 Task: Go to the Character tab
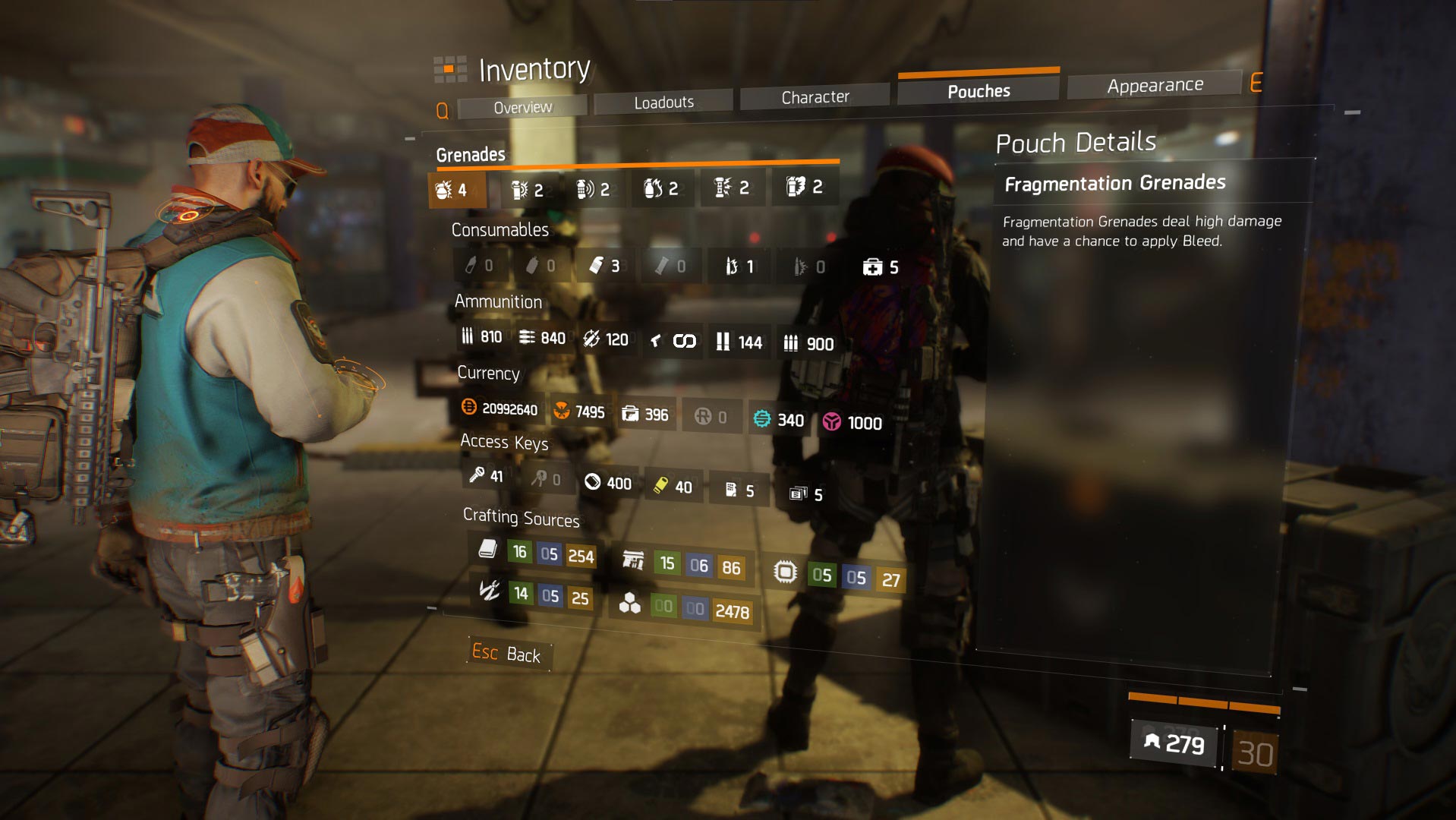[815, 97]
